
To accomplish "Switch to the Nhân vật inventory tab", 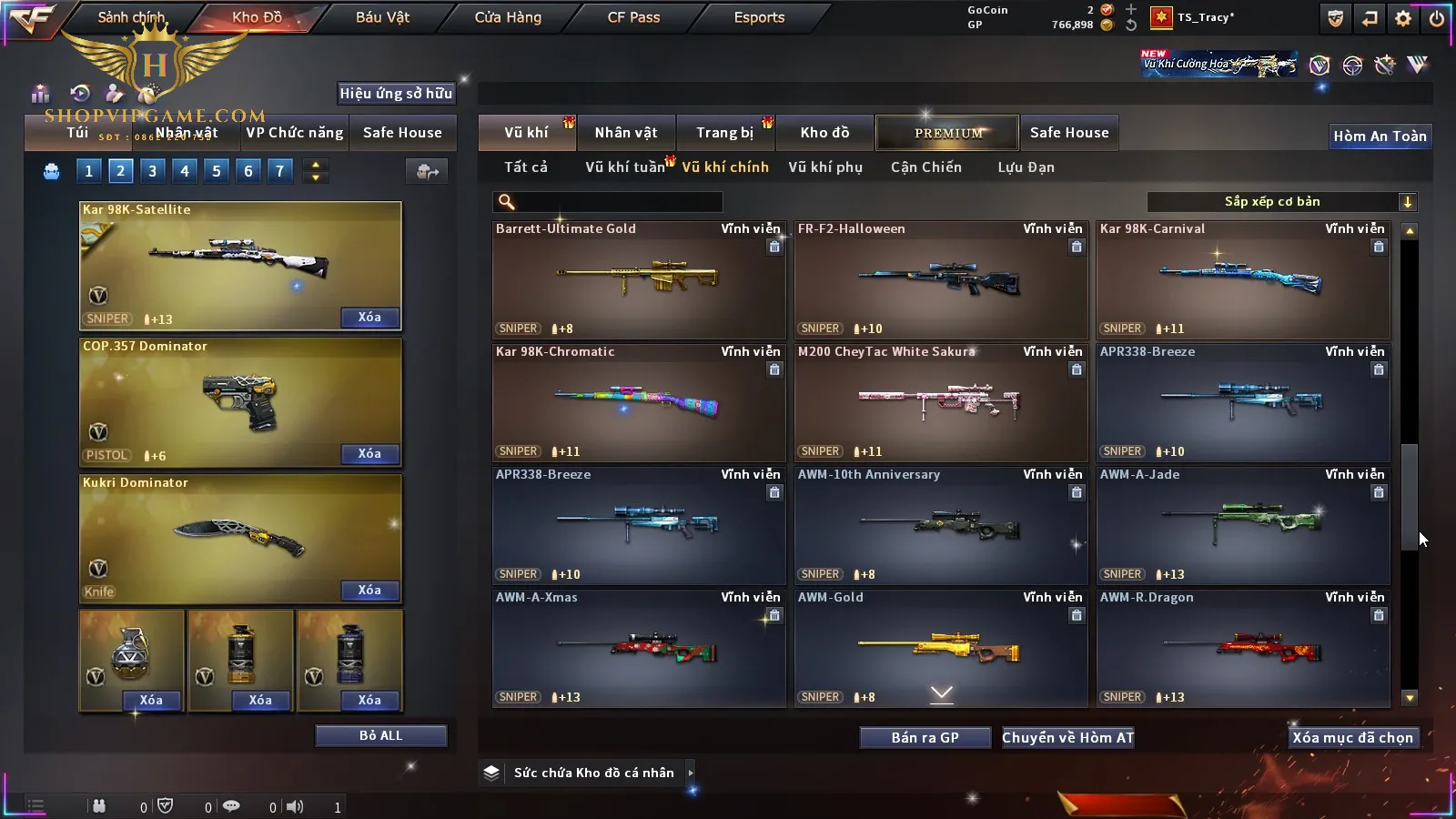I will [x=626, y=133].
